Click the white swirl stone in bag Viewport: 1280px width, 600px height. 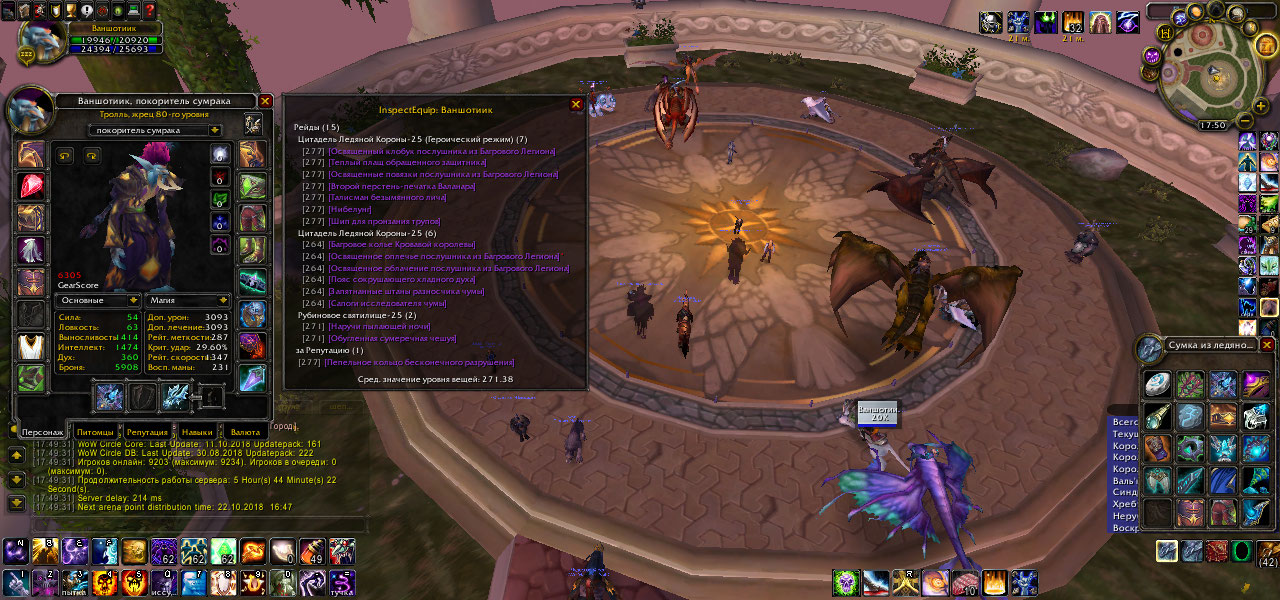tap(1158, 384)
